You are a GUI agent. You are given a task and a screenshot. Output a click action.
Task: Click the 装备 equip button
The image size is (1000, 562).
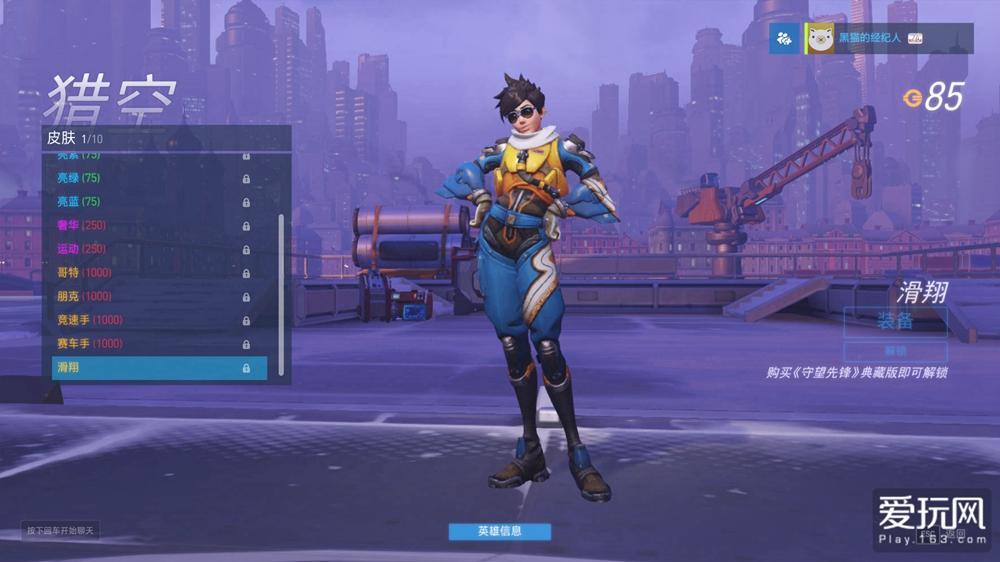point(895,322)
